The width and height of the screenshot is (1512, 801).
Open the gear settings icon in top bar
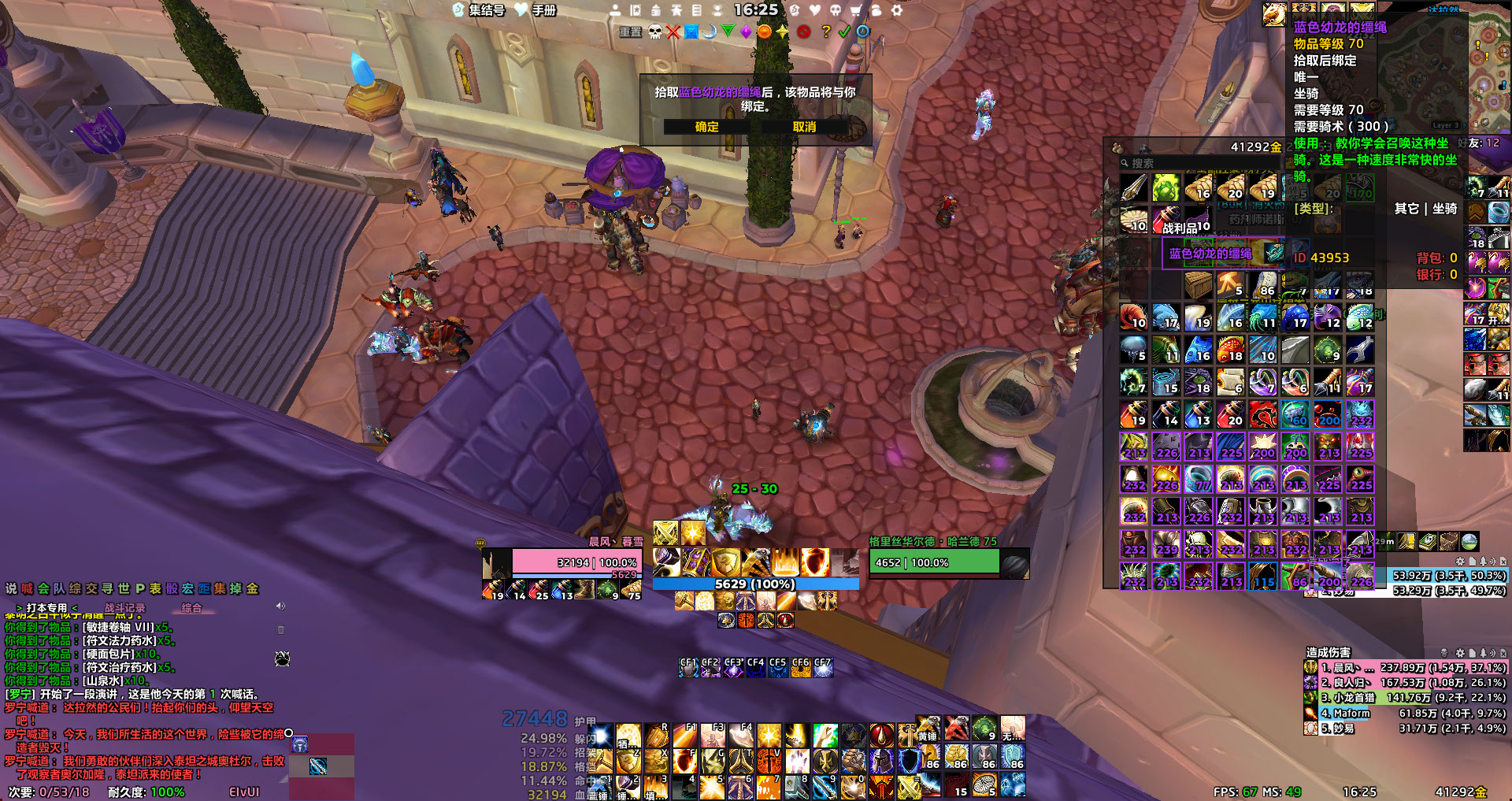click(896, 10)
